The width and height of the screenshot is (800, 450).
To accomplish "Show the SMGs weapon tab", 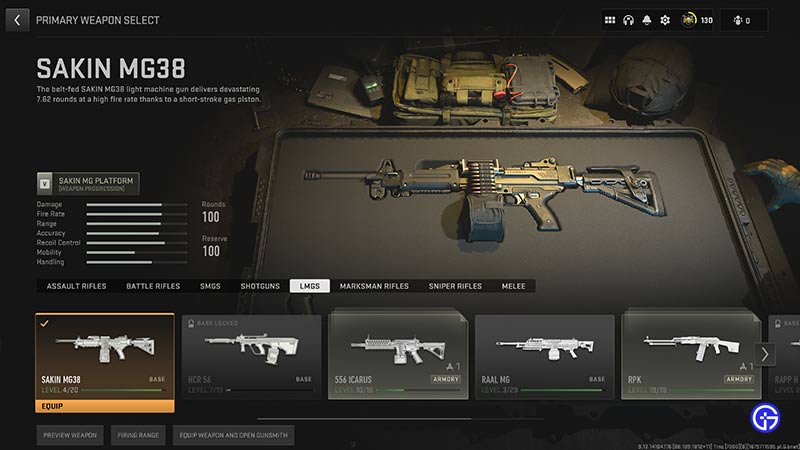I will (x=210, y=286).
